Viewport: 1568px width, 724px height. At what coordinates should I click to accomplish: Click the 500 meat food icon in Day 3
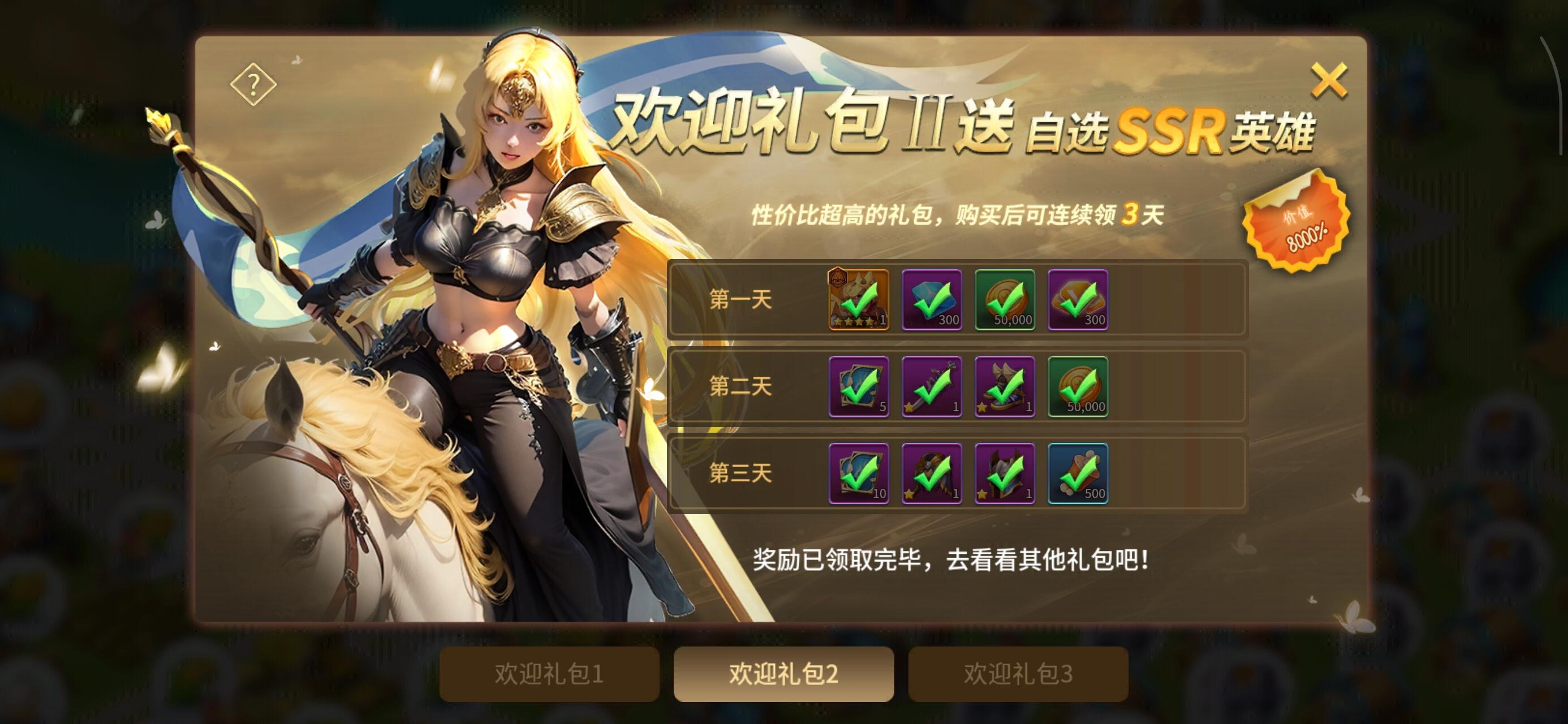point(1078,476)
